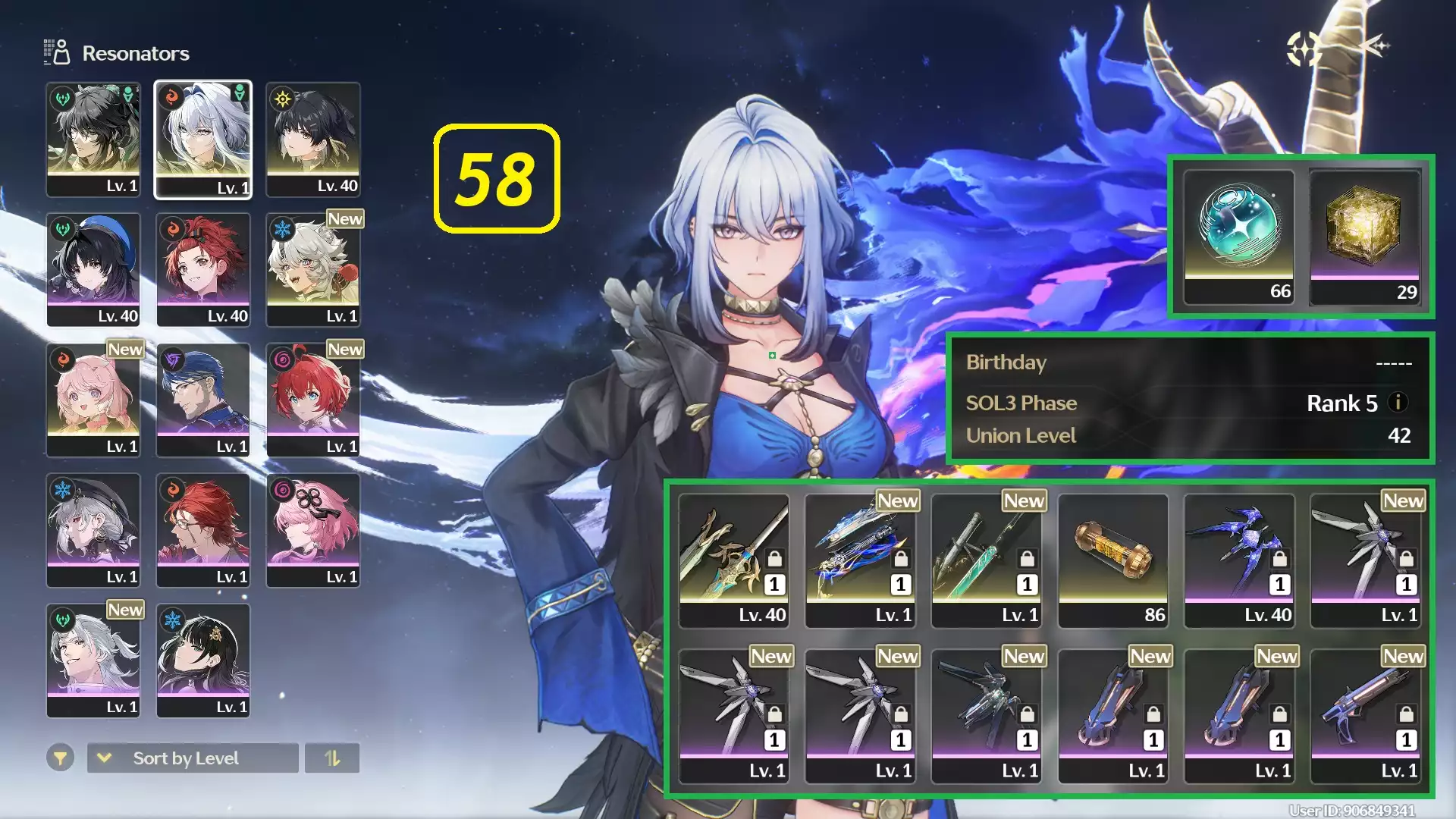Select the golden cube item showing 29
Viewport: 1456px width, 819px height.
point(1364,235)
